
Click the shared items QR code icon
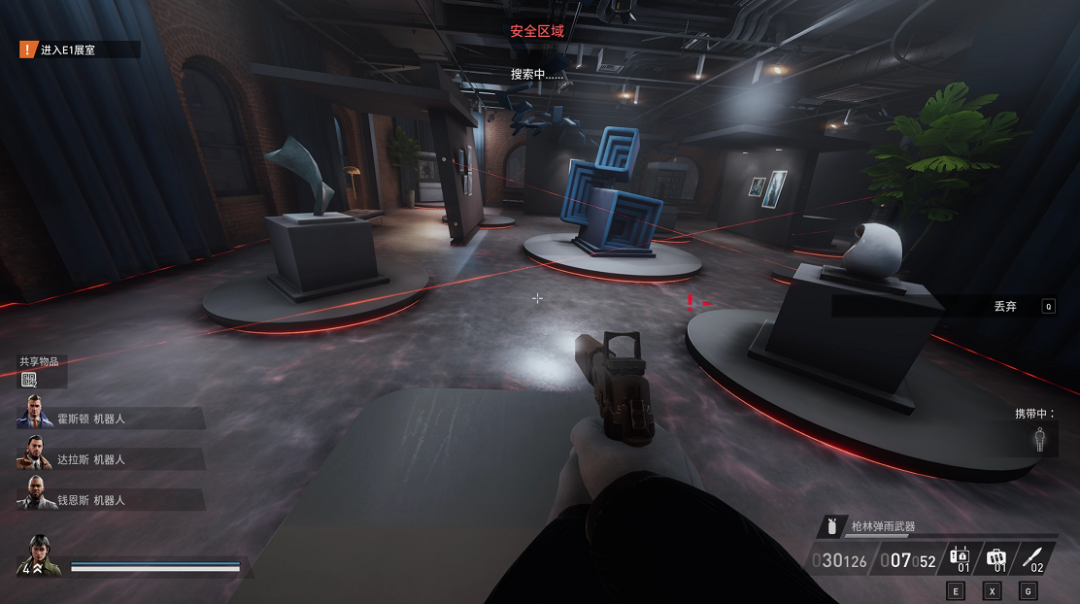click(x=28, y=379)
